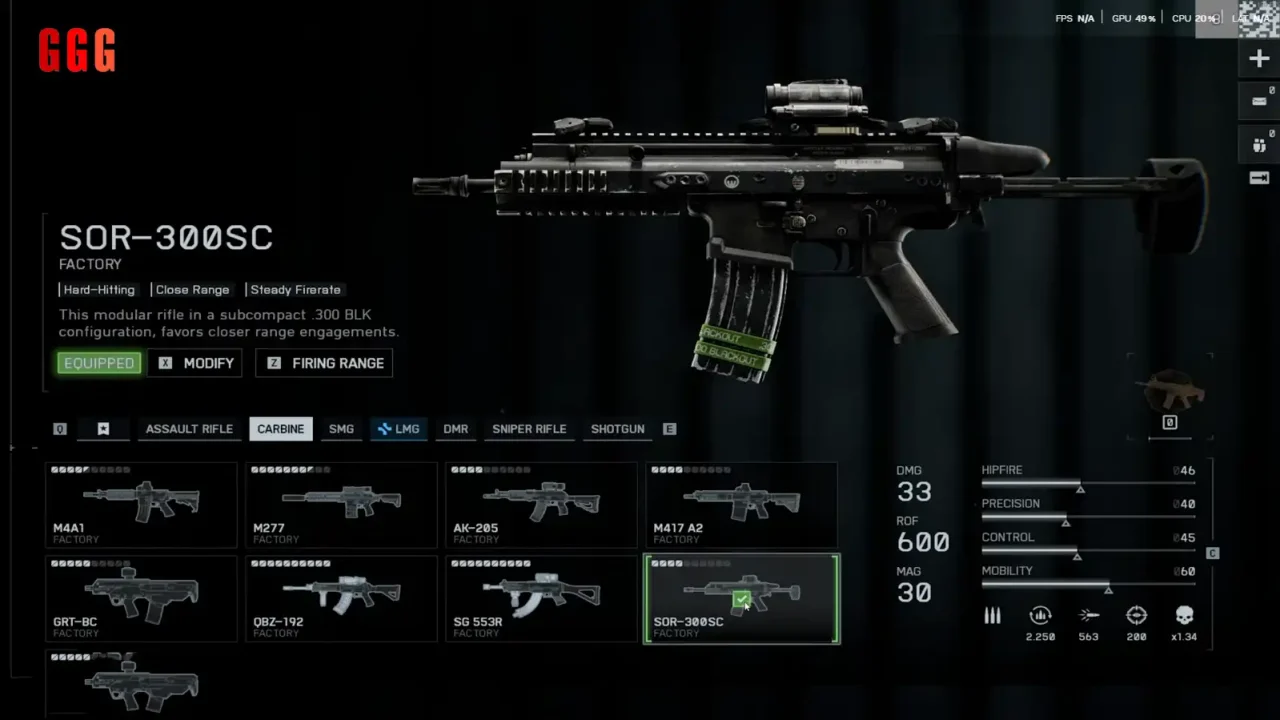Show the DMR weapon category
The image size is (1280, 720).
coord(456,429)
